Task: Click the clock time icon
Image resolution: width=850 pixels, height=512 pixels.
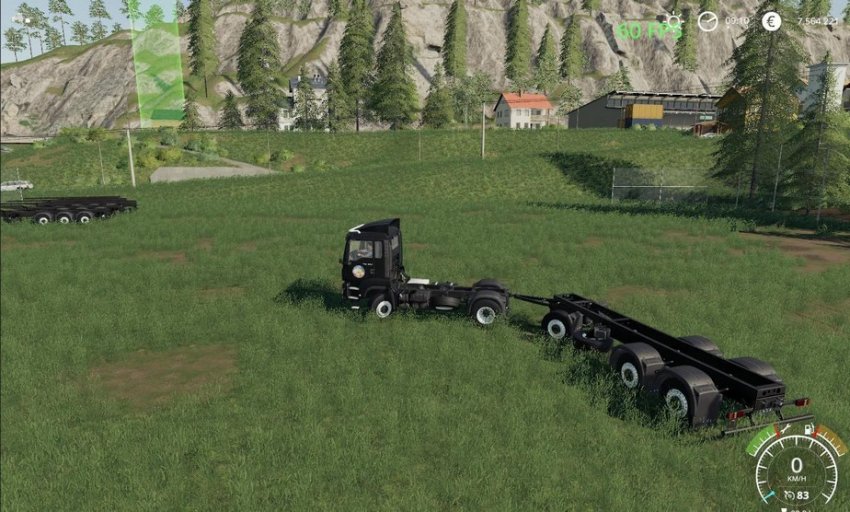Action: [x=707, y=21]
